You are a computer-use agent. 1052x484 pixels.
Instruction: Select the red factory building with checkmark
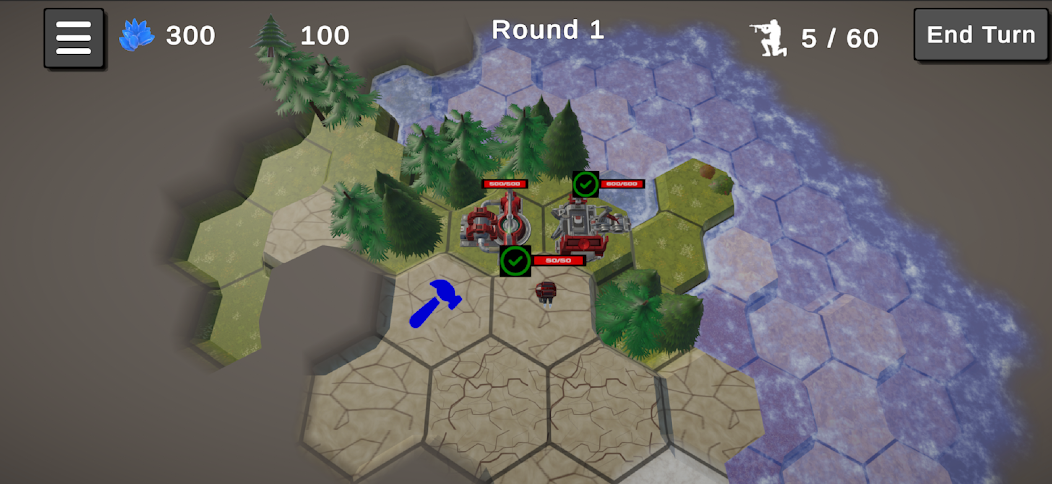(585, 225)
